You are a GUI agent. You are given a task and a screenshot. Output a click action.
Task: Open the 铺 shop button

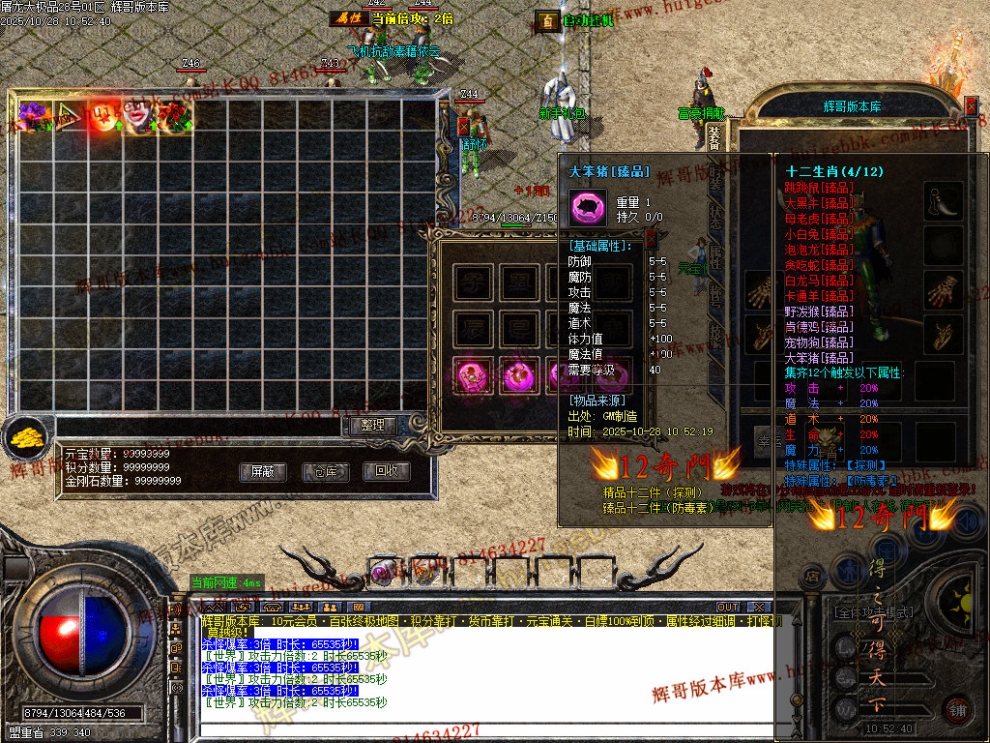(x=957, y=711)
